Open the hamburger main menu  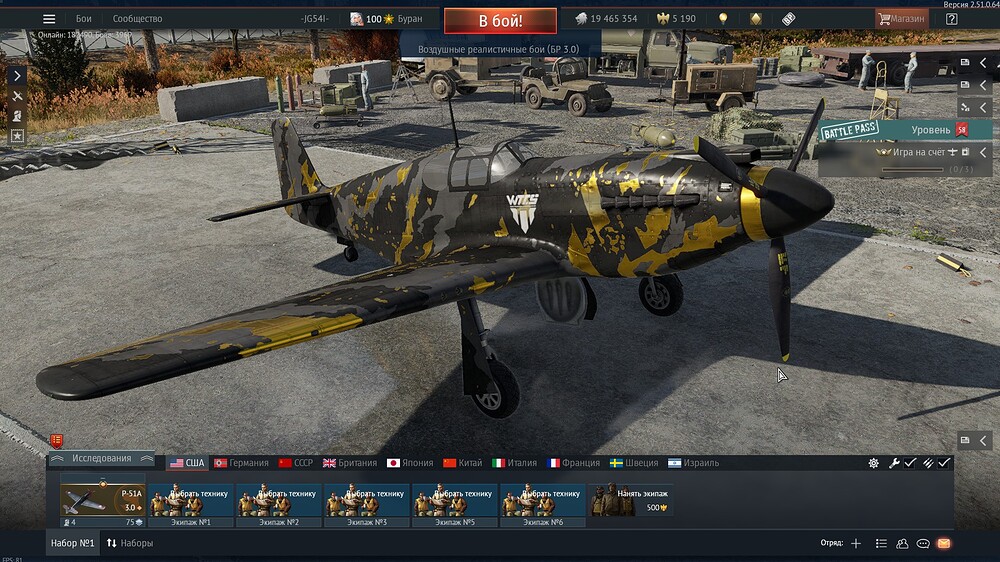point(49,19)
